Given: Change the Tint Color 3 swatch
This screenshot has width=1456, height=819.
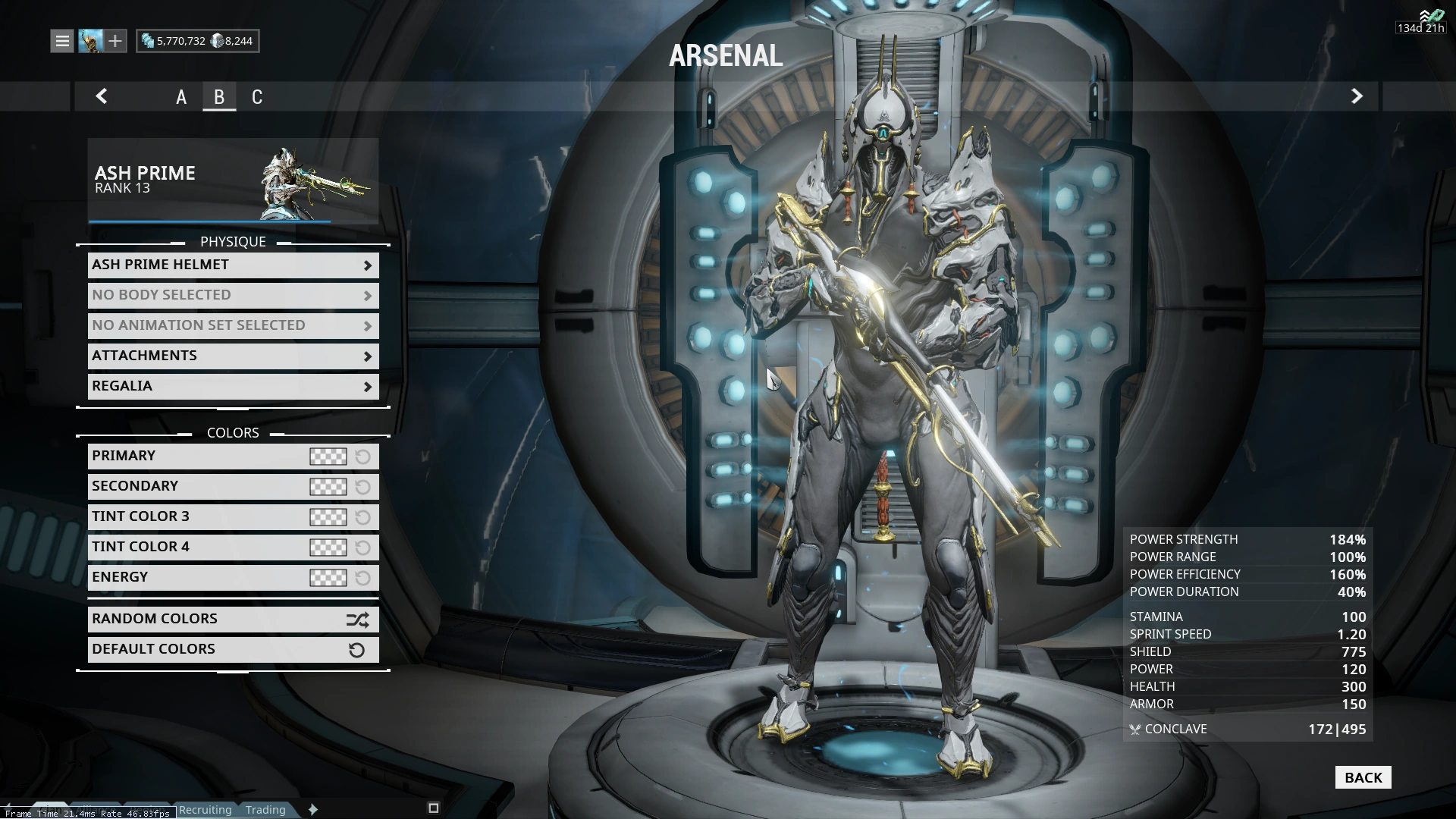Looking at the screenshot, I should click(x=328, y=517).
